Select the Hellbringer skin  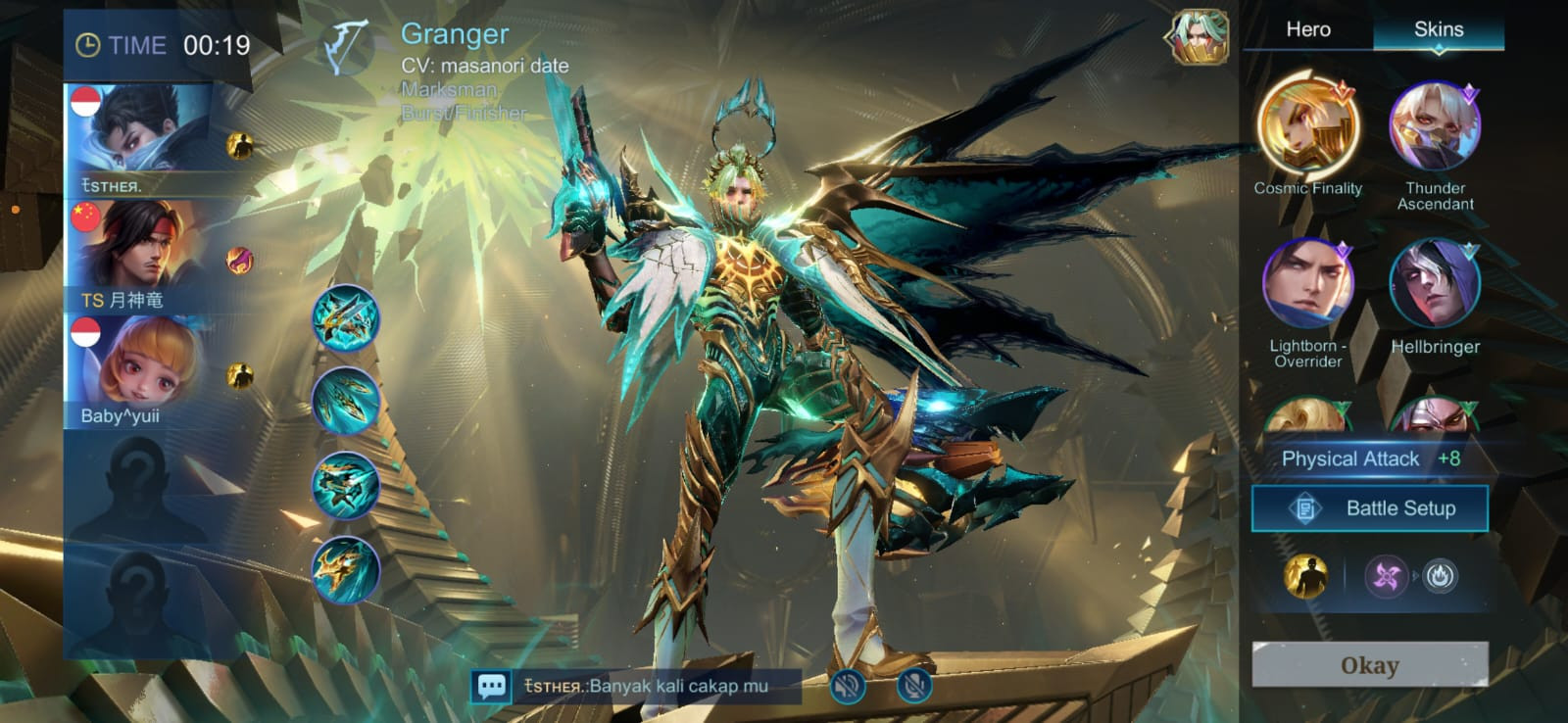(1435, 284)
